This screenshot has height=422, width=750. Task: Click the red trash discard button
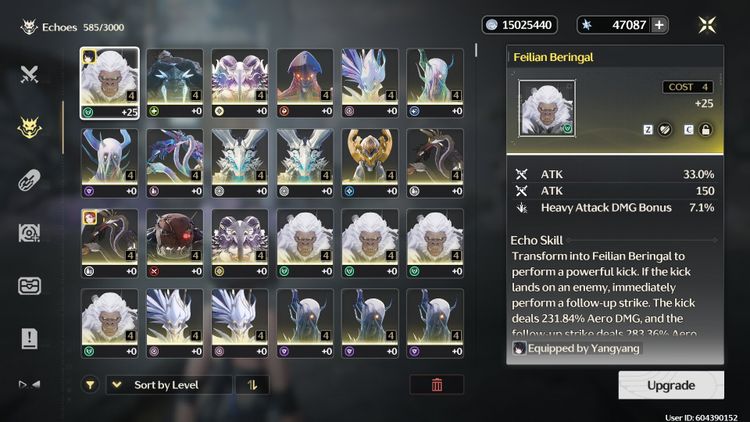click(x=437, y=385)
